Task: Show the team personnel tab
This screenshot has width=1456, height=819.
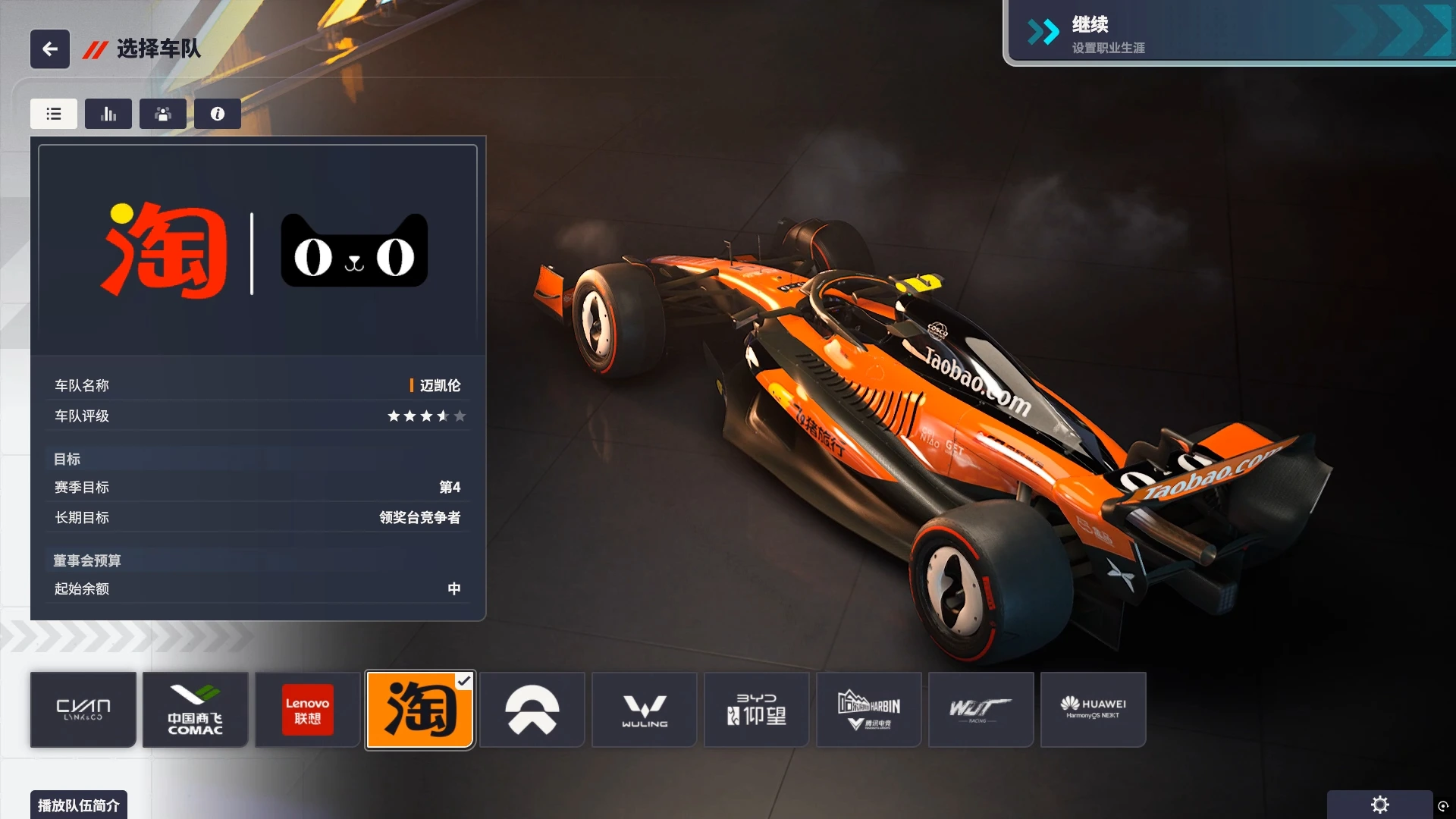Action: (x=163, y=114)
